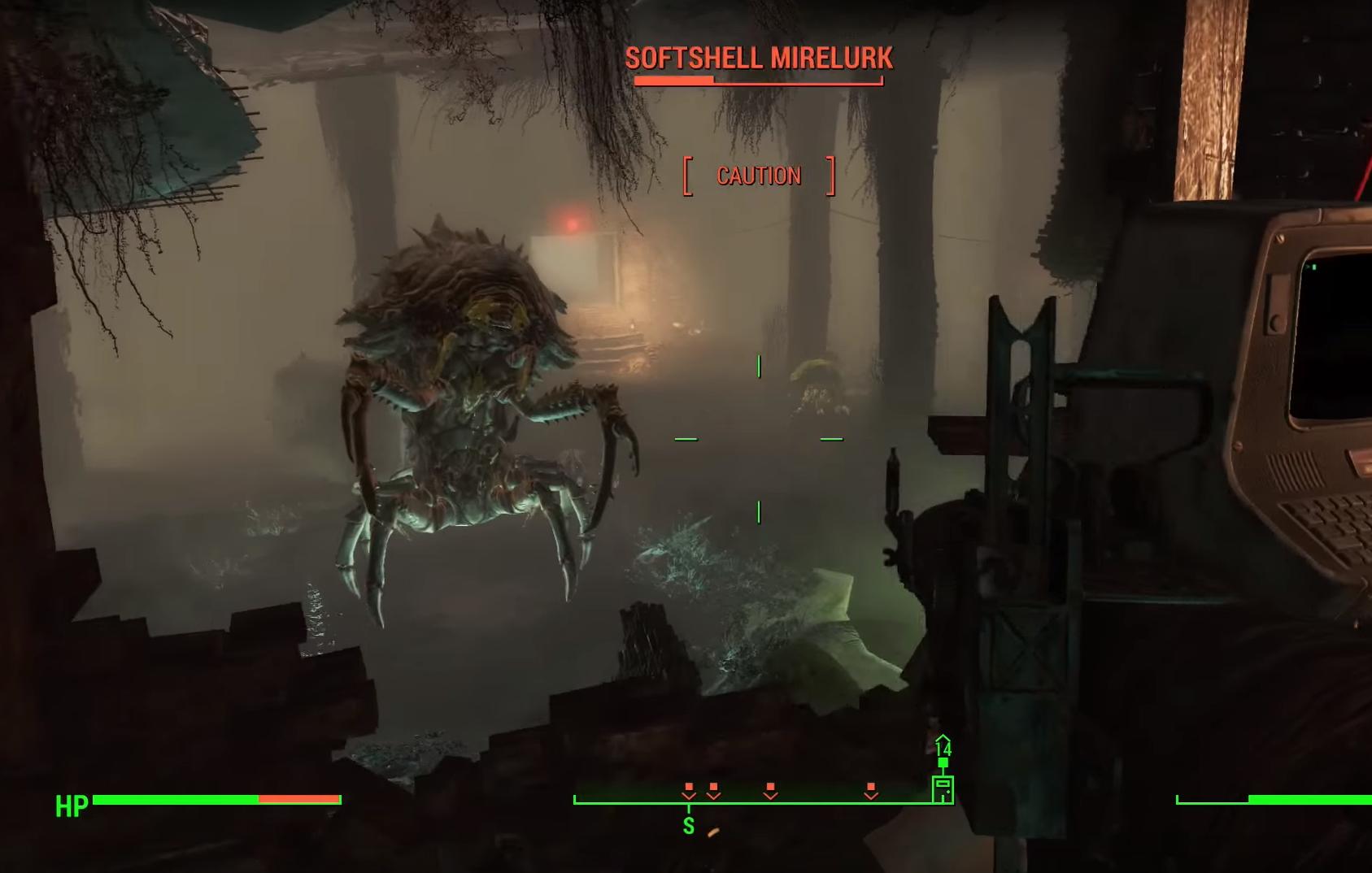
Task: Select the South indicator on the compass
Action: (689, 826)
